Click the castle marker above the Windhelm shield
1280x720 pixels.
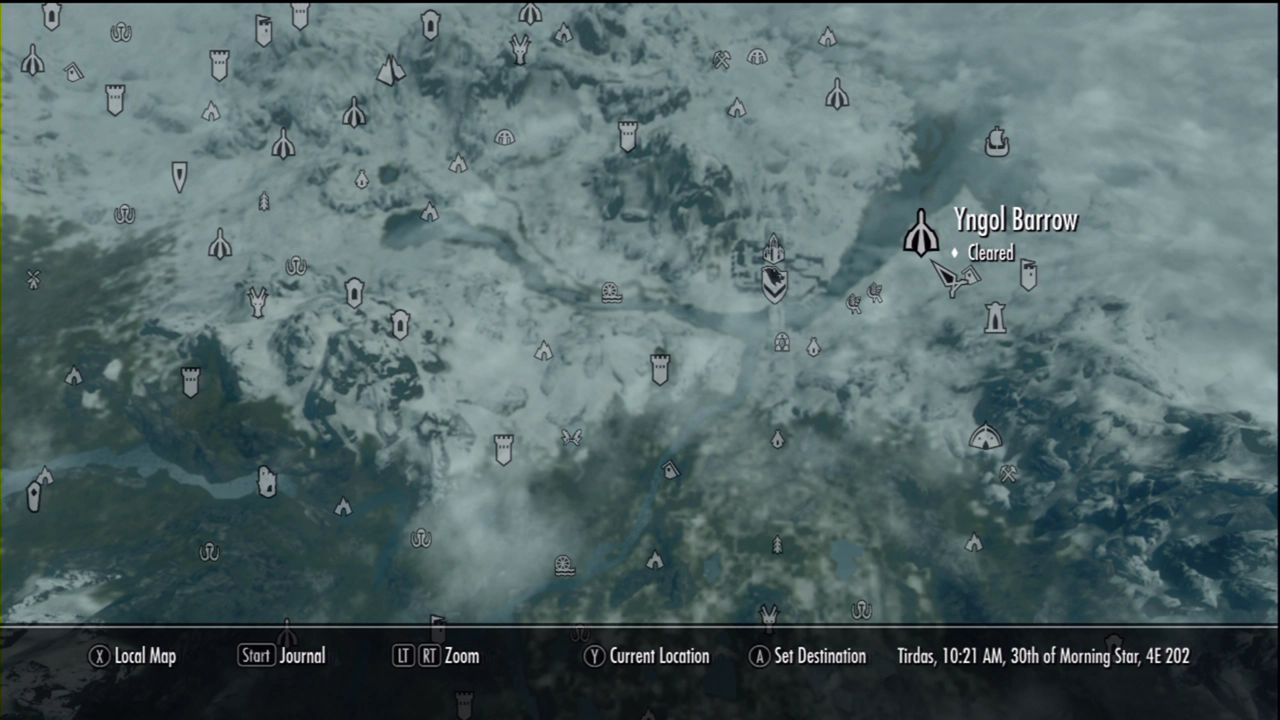pos(773,251)
